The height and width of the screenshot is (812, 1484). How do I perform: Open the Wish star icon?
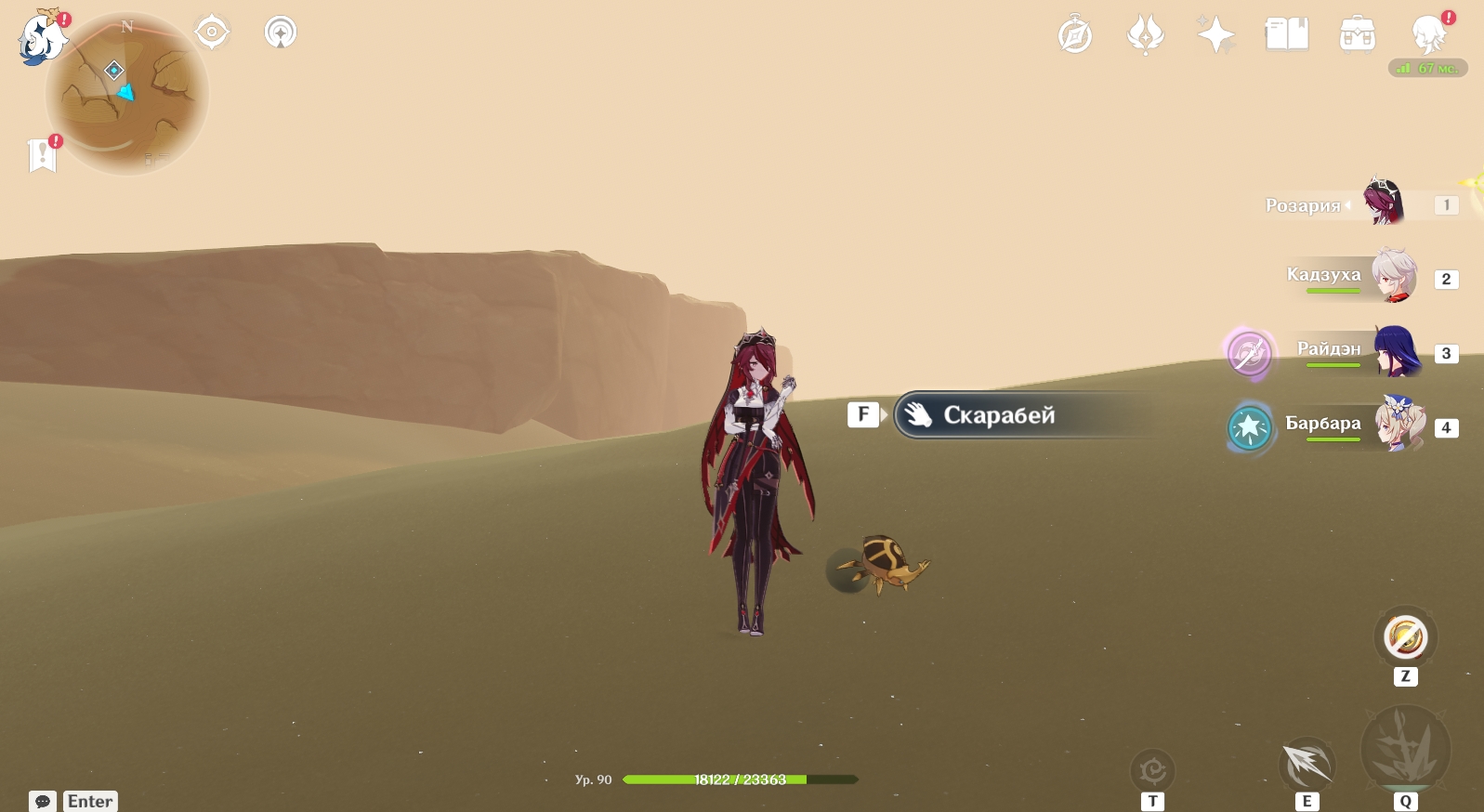(1215, 35)
